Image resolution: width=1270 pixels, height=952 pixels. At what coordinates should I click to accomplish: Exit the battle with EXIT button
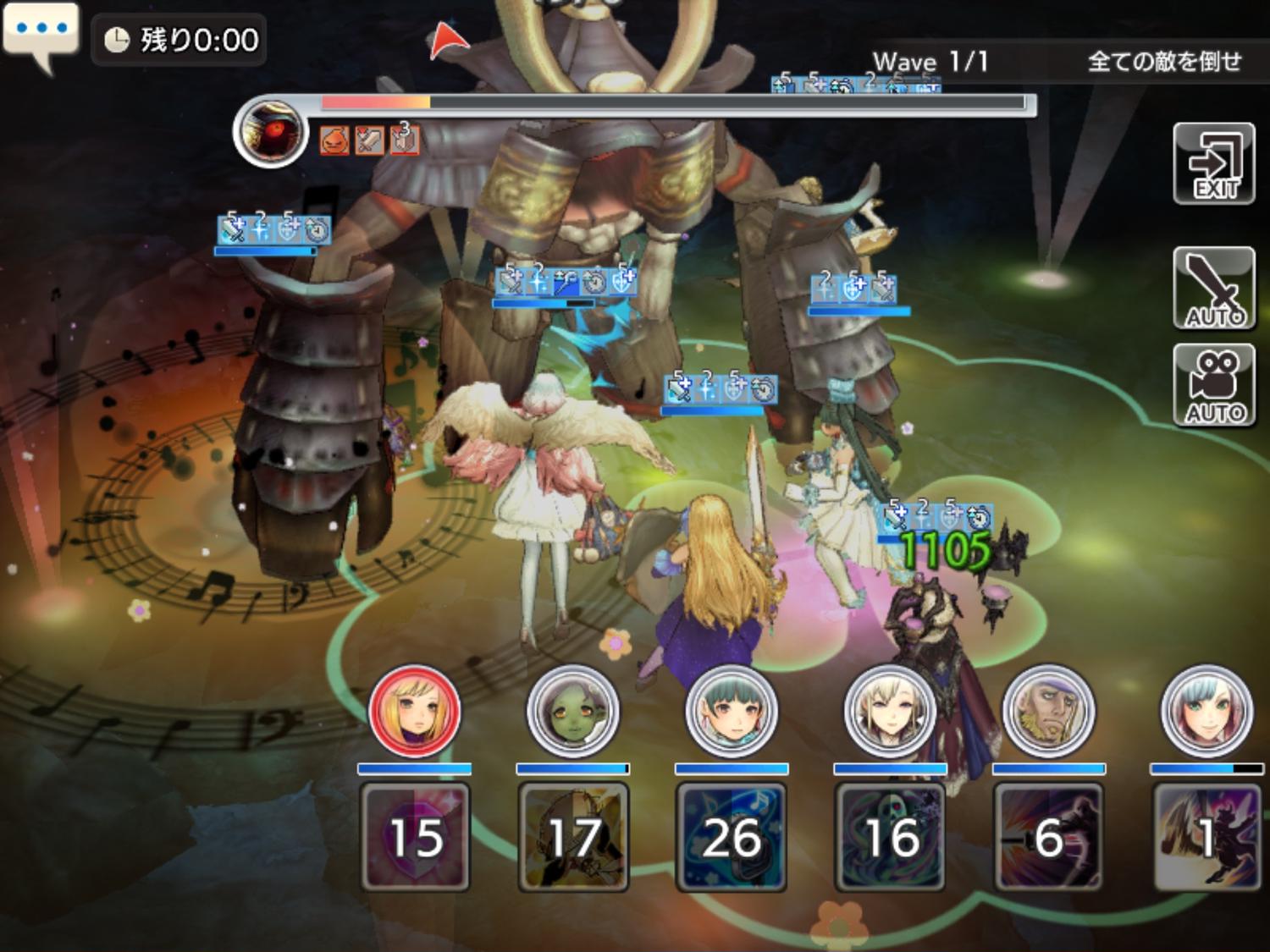tap(1213, 164)
